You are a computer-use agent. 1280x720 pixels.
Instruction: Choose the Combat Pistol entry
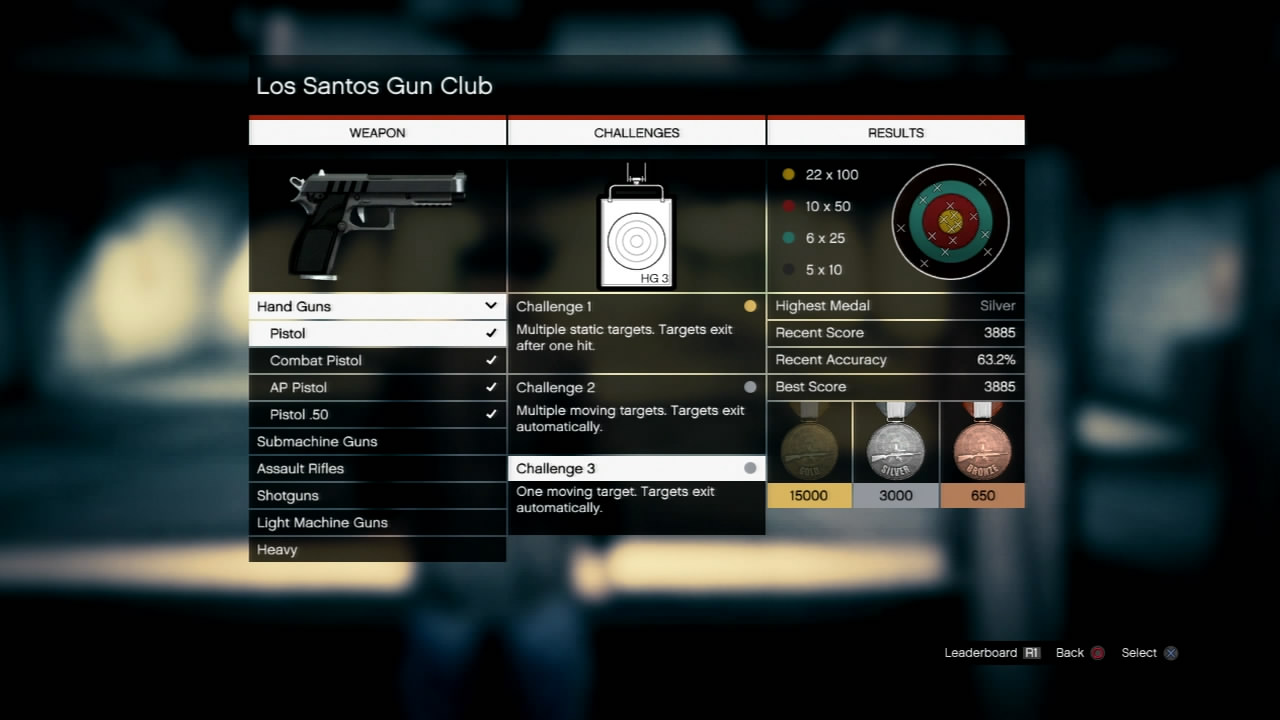377,360
